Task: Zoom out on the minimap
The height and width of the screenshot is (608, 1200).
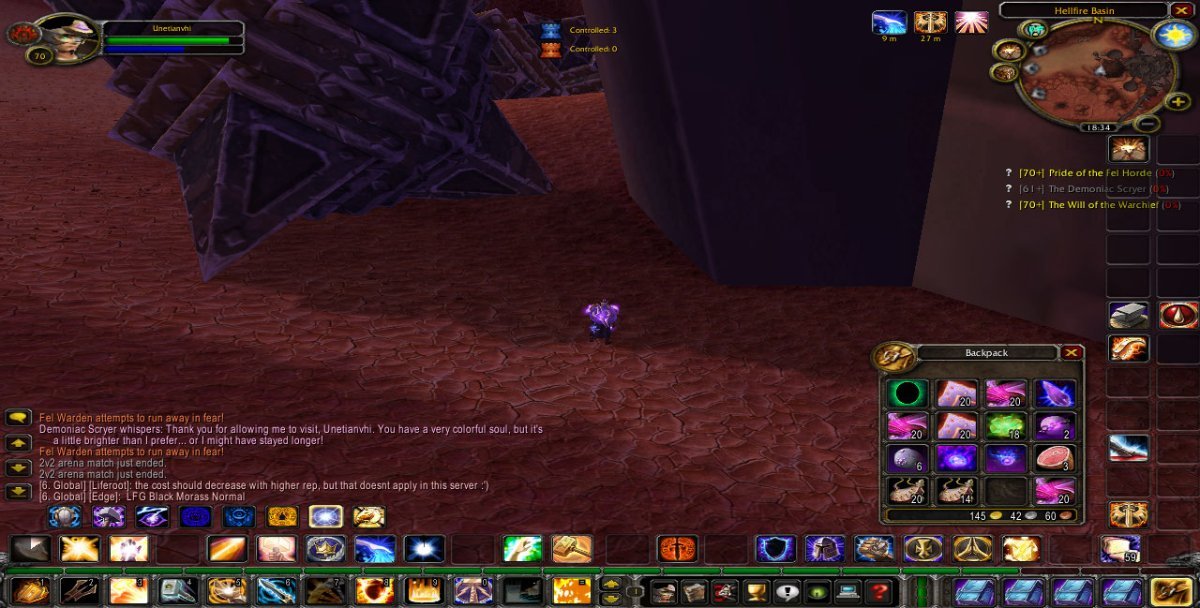Action: tap(1148, 124)
